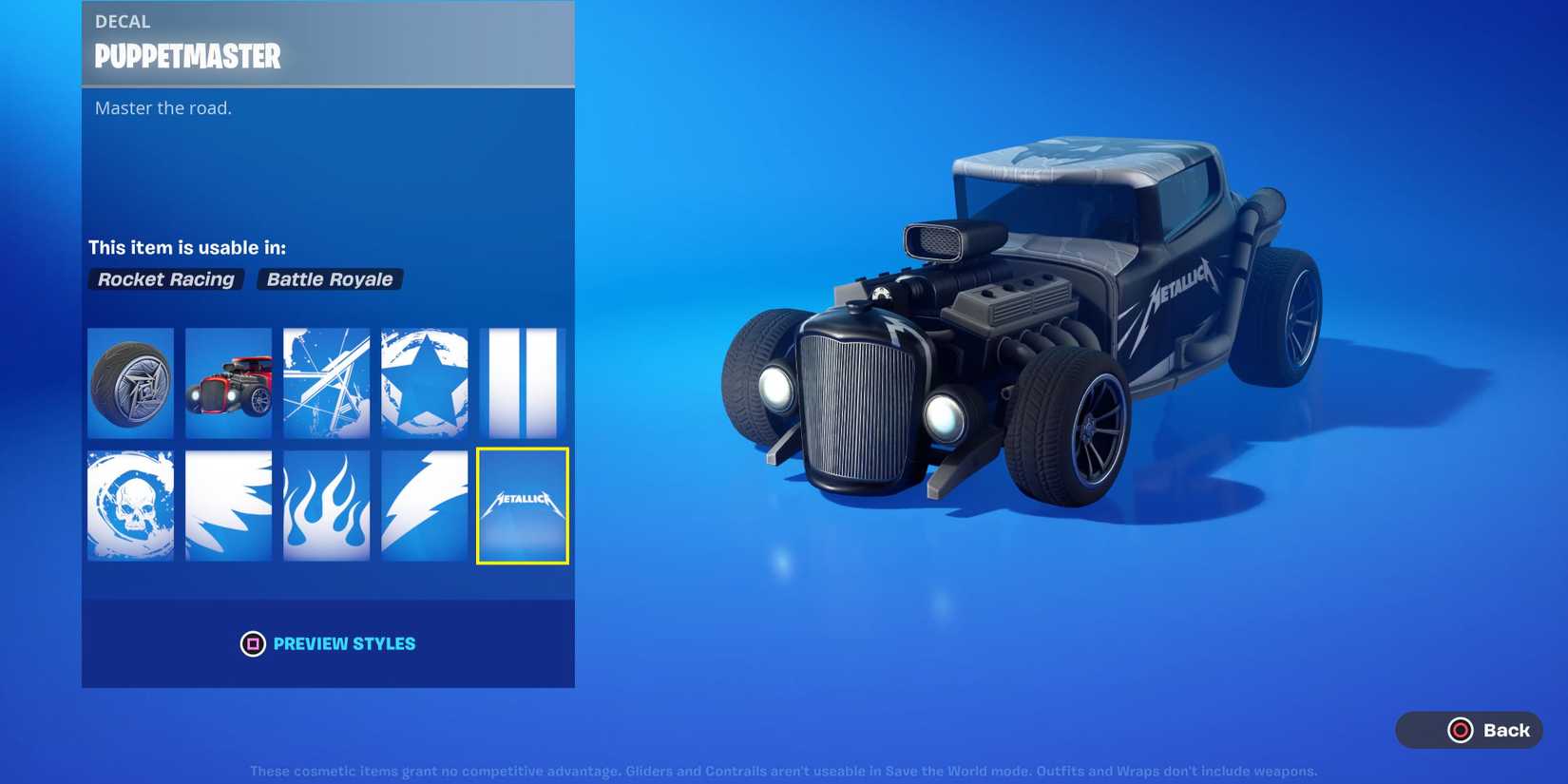Click the Master the road description text
The image size is (1568, 784).
pos(162,107)
